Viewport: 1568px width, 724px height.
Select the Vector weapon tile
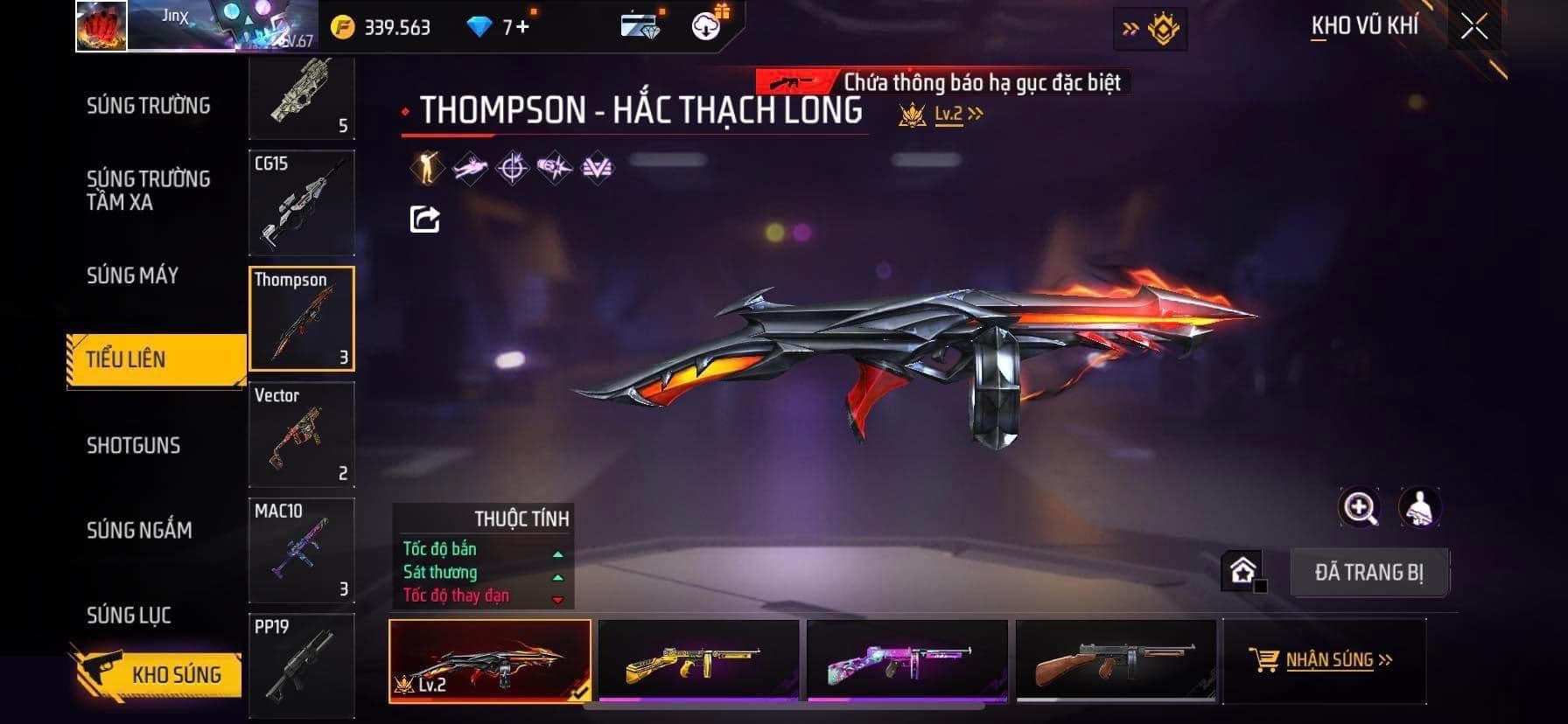[302, 435]
